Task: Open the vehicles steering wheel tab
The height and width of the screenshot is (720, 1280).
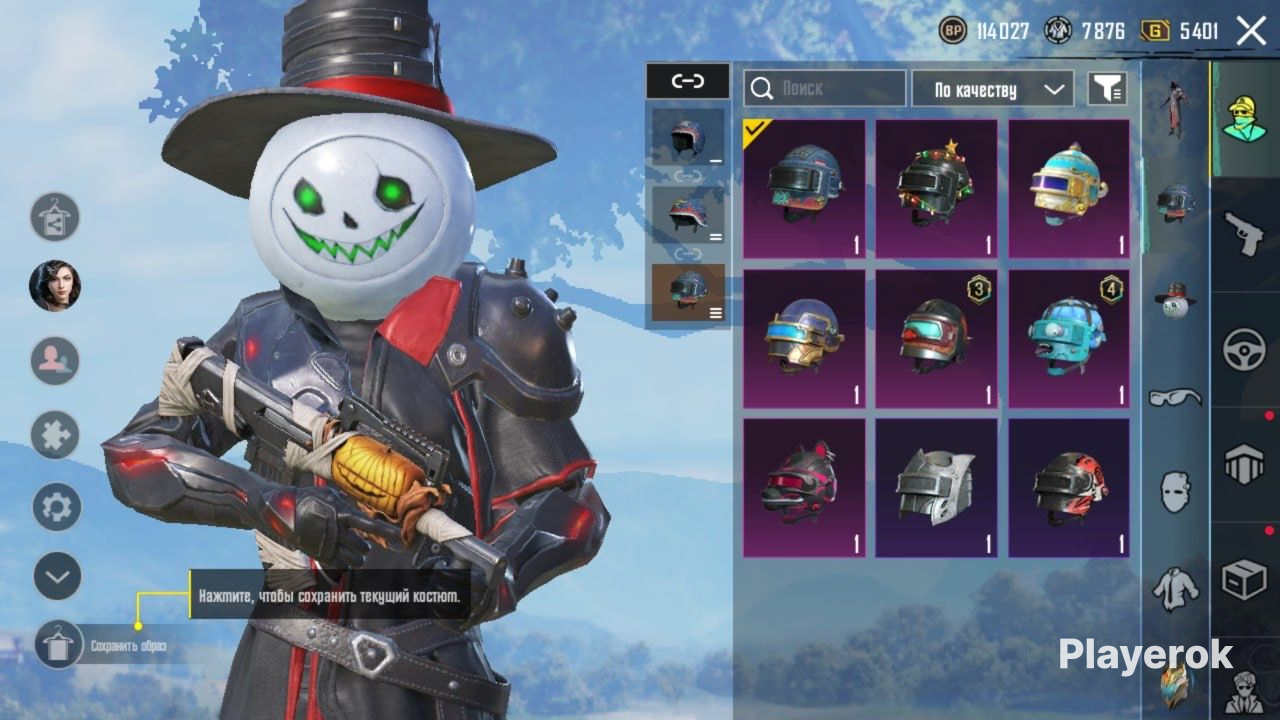Action: coord(1244,350)
